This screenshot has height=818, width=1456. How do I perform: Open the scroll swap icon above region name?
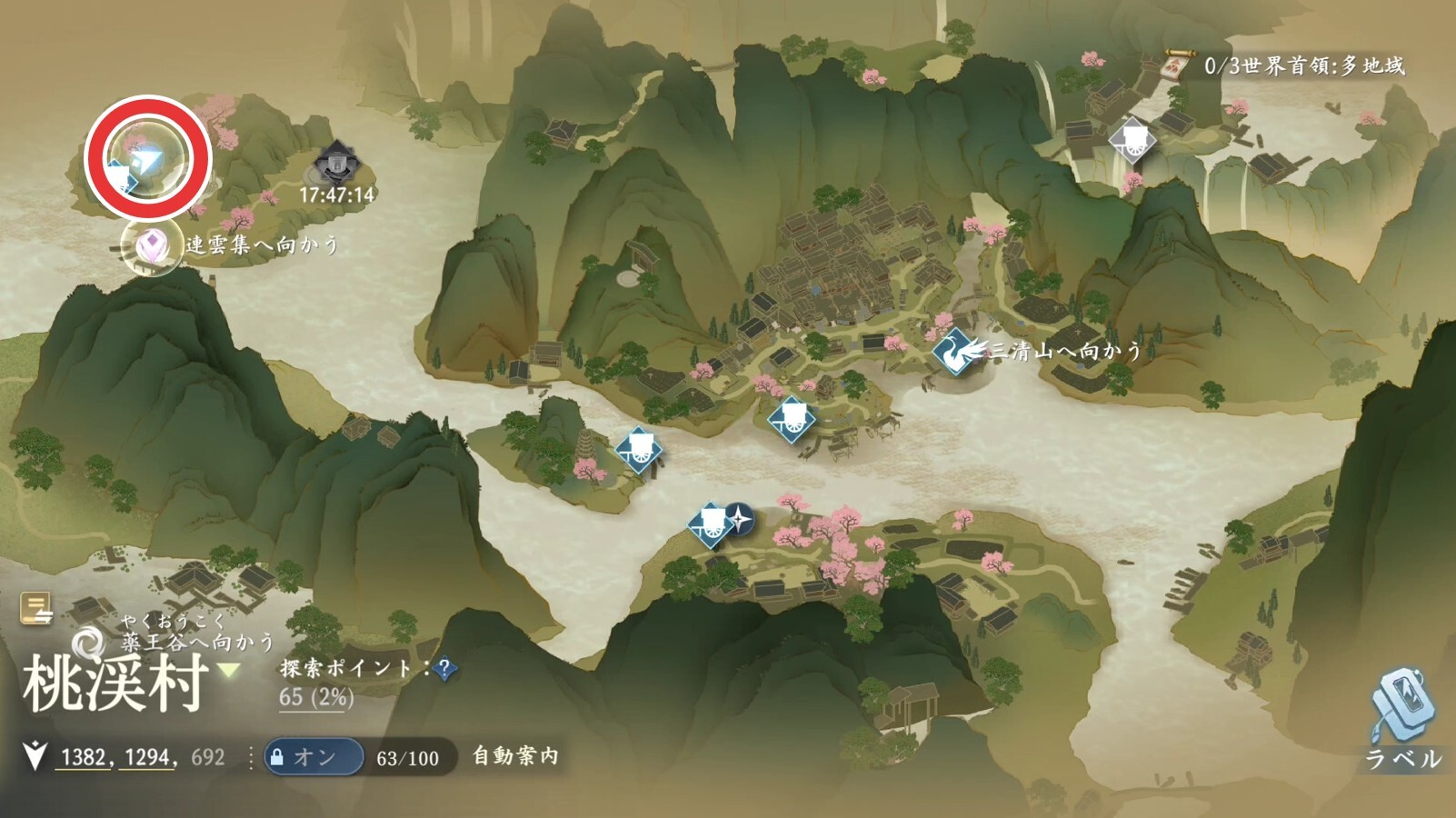[37, 609]
